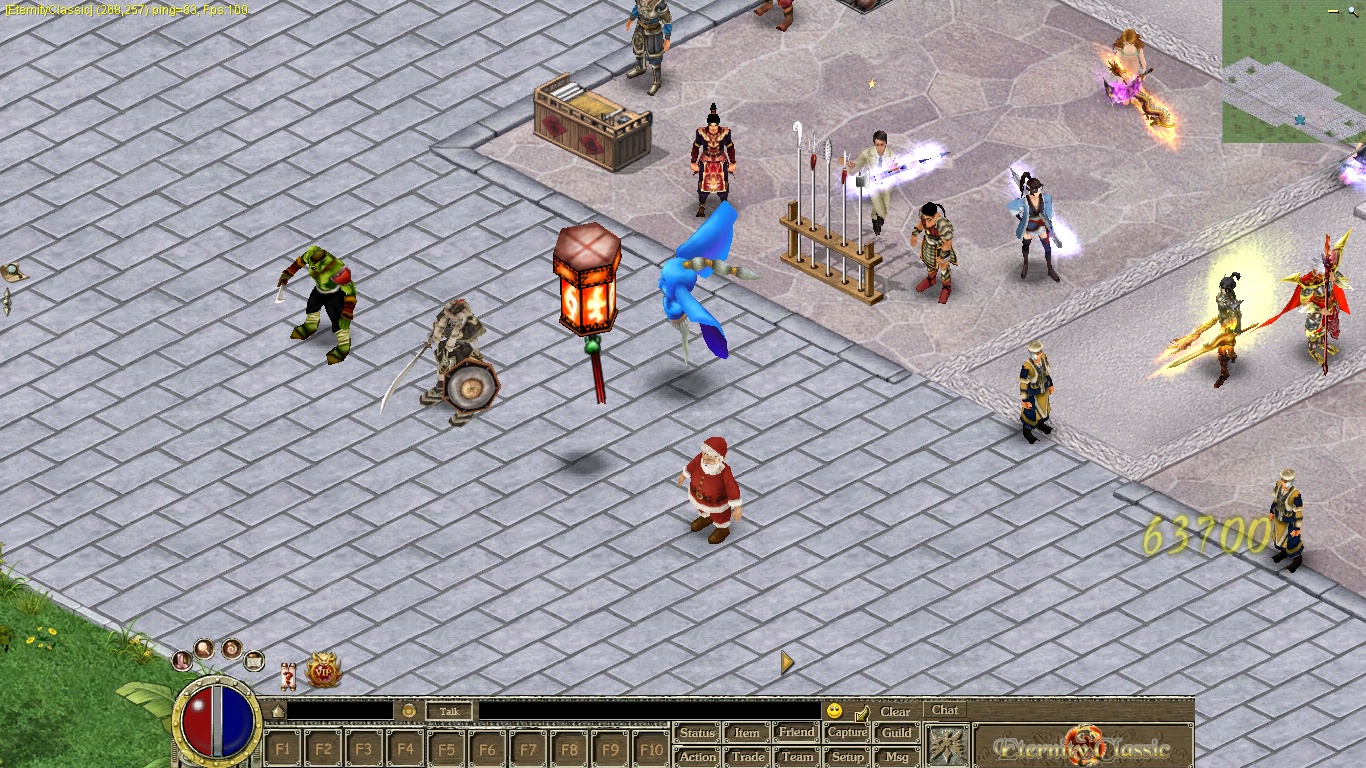Clear the chat log

(895, 712)
